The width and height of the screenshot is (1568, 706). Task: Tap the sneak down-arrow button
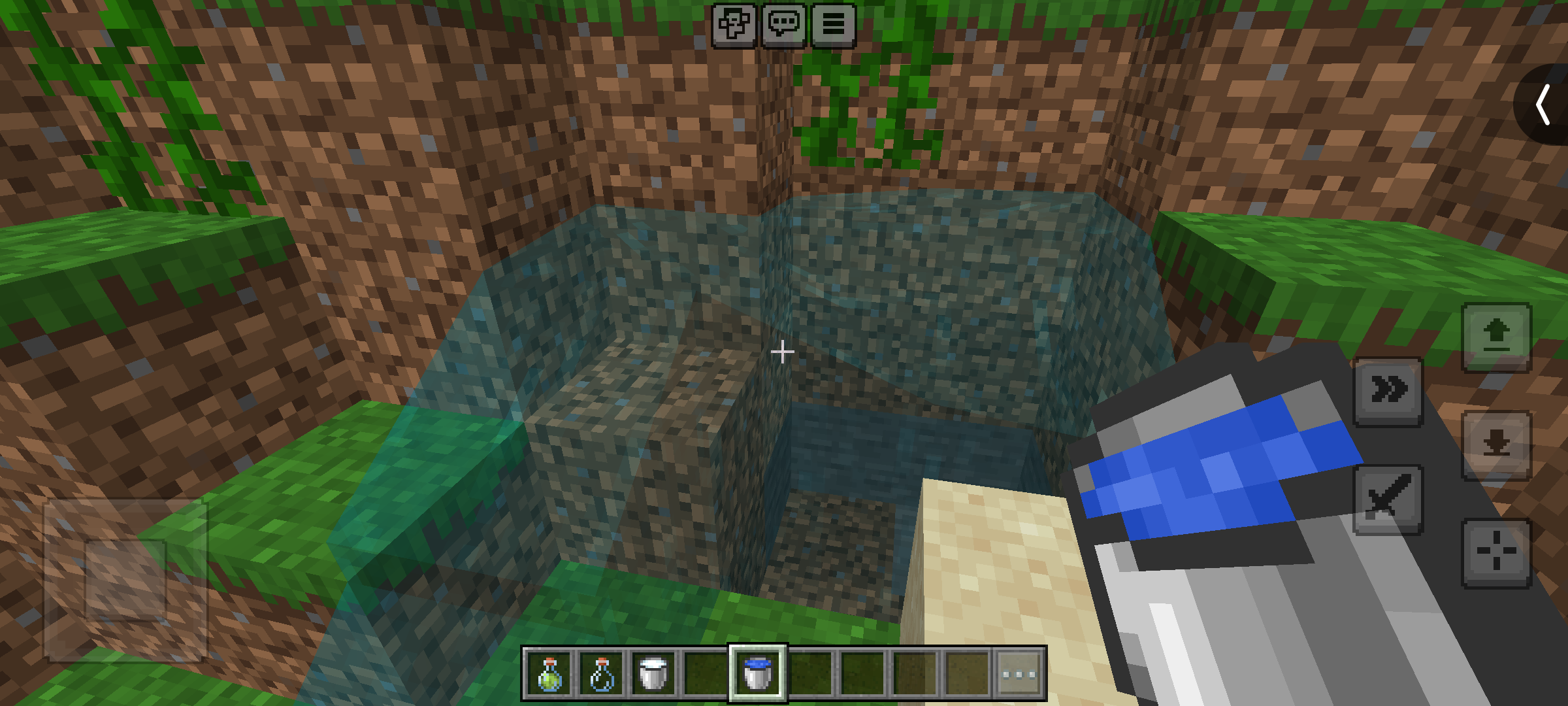1496,445
